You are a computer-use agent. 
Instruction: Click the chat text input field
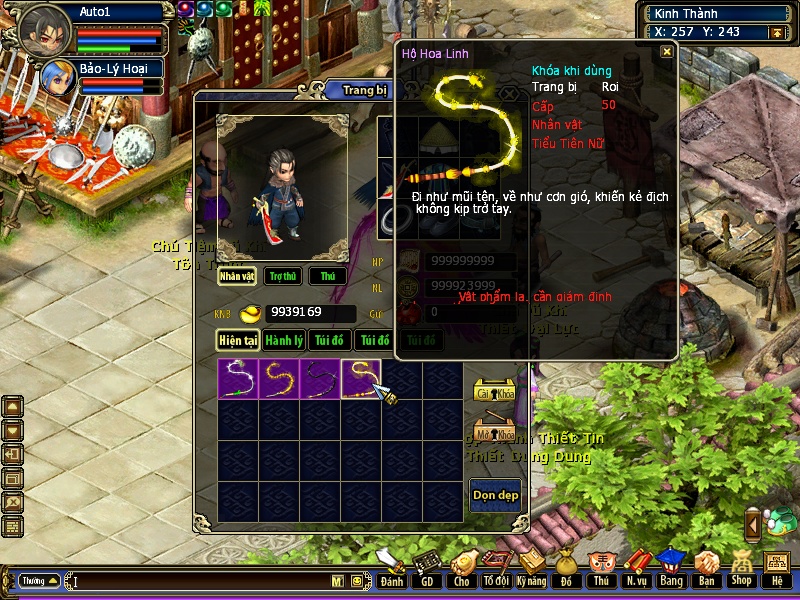point(200,580)
